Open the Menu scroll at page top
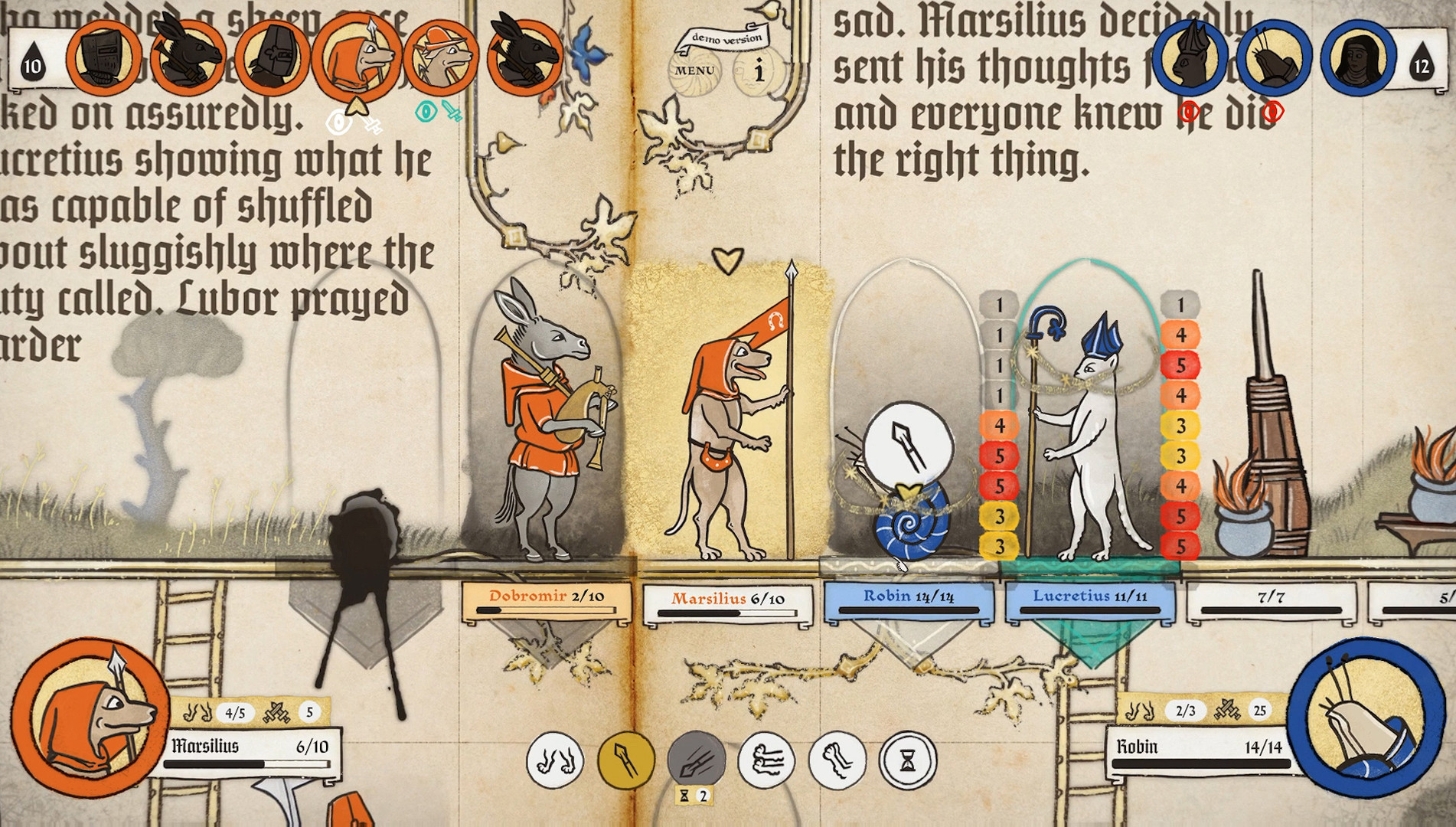This screenshot has height=827, width=1456. (x=695, y=70)
